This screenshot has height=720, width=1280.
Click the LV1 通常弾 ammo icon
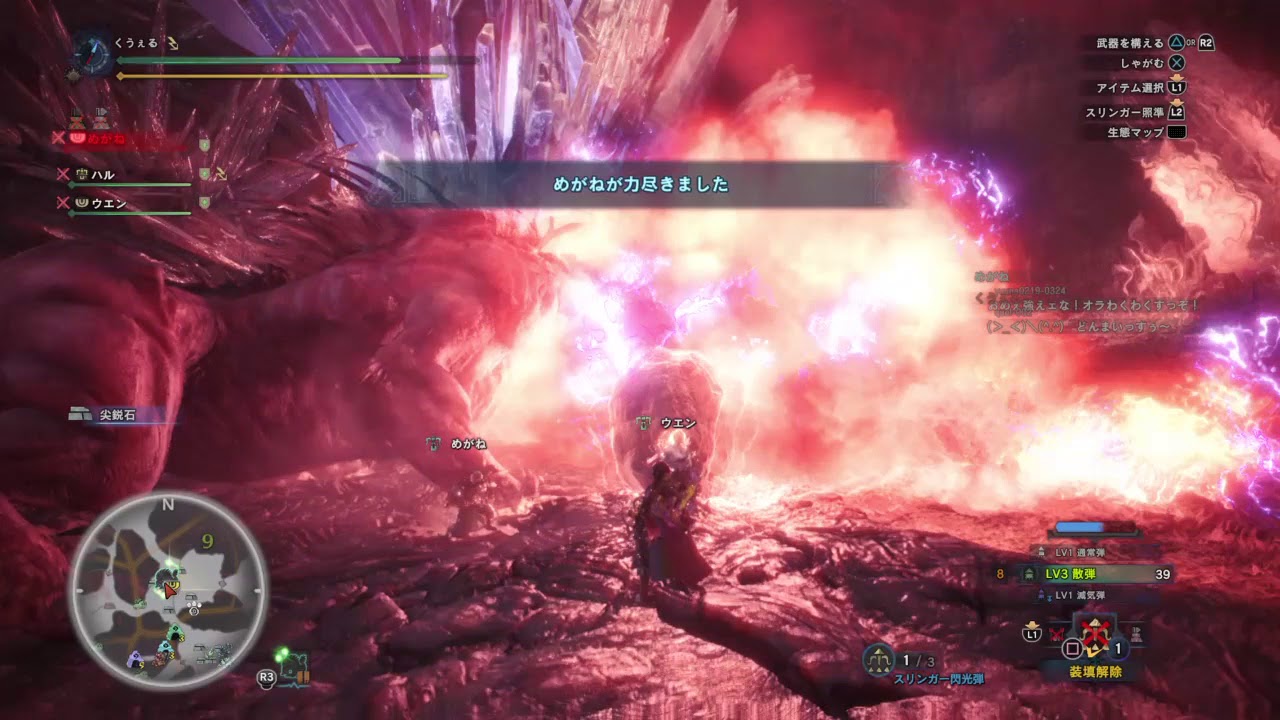1041,551
